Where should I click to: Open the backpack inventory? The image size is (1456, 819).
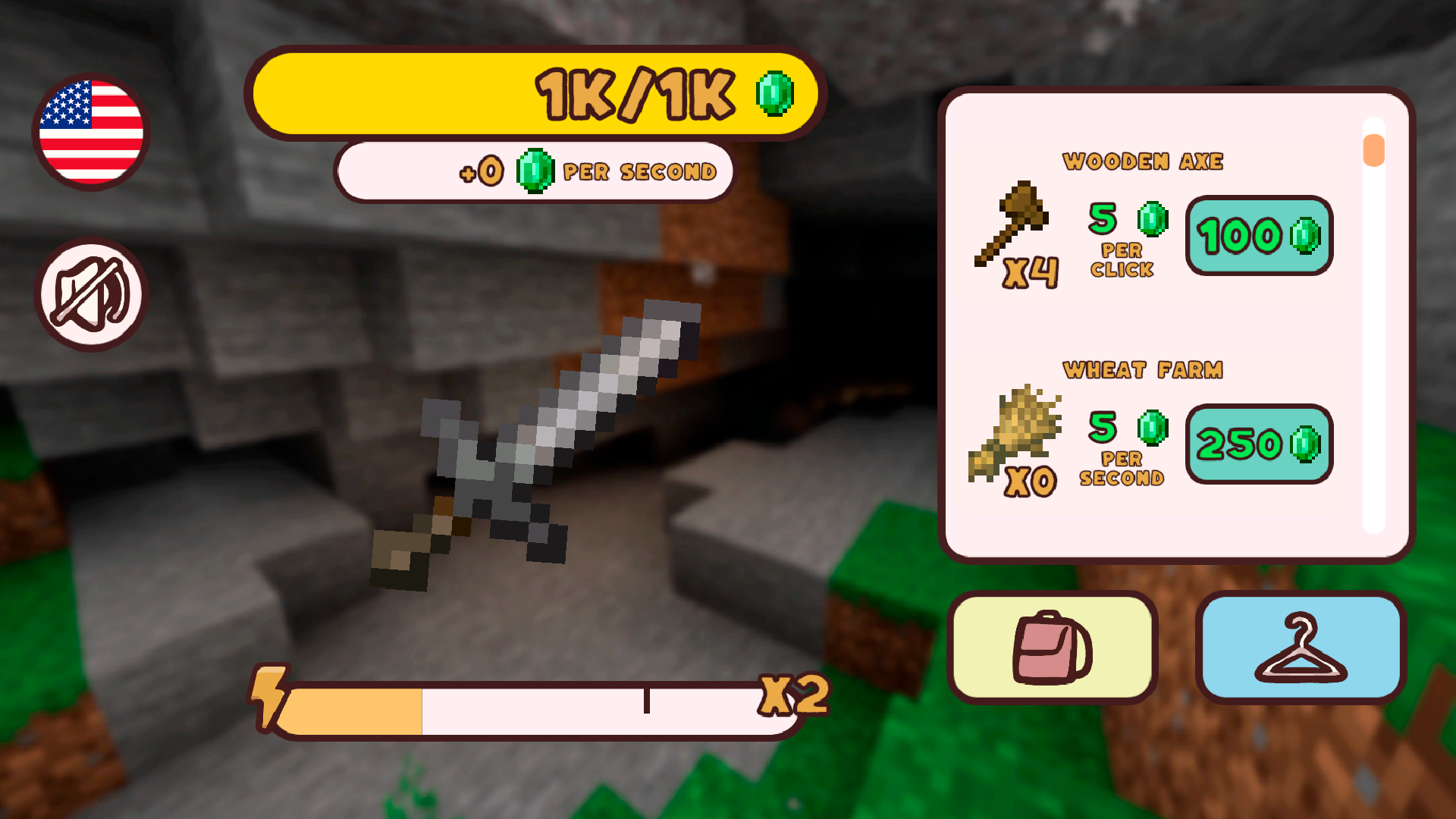[1053, 648]
